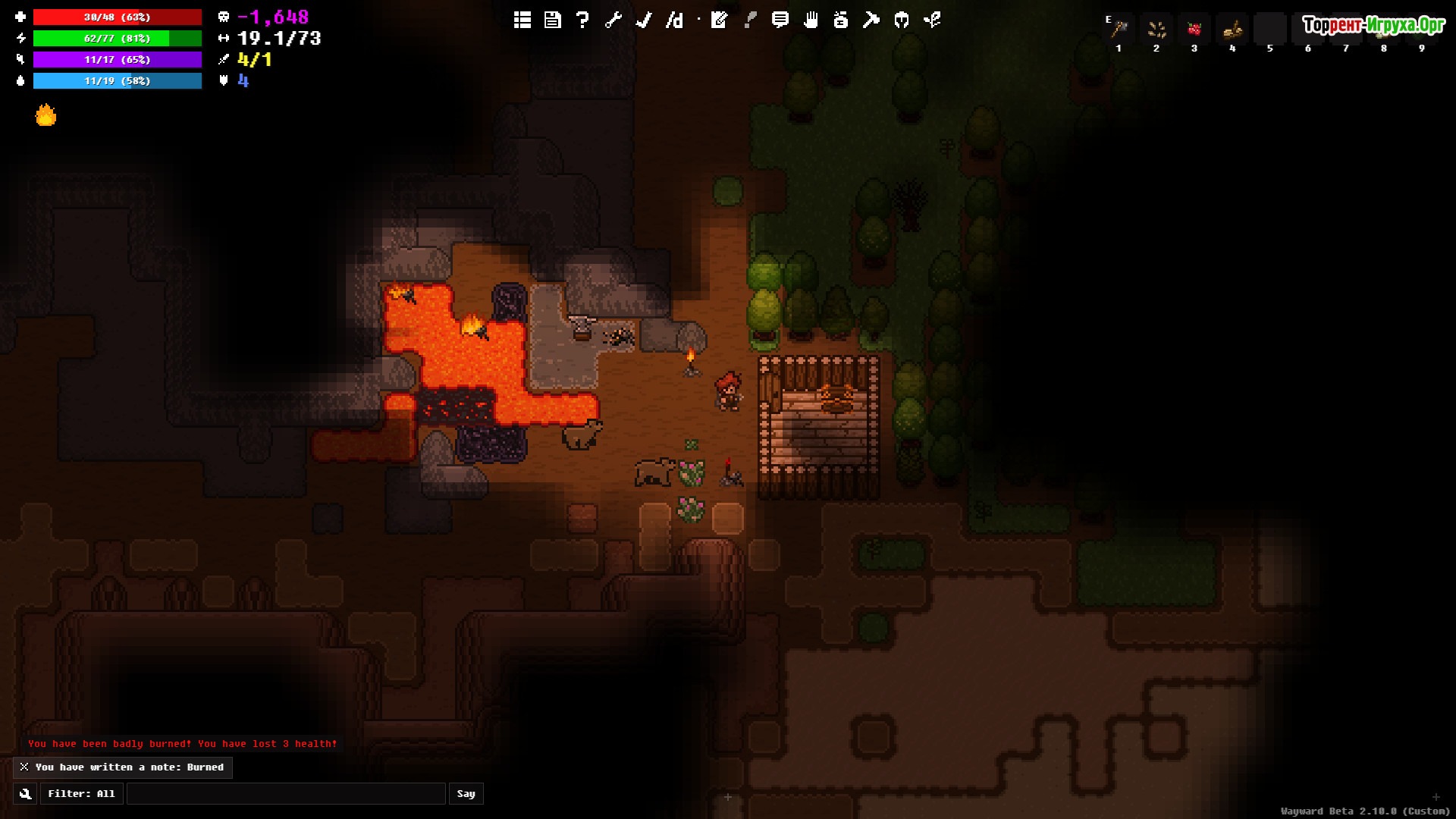The width and height of the screenshot is (1456, 819).
Task: Dismiss the 'written a note: Burned' message
Action: point(24,767)
